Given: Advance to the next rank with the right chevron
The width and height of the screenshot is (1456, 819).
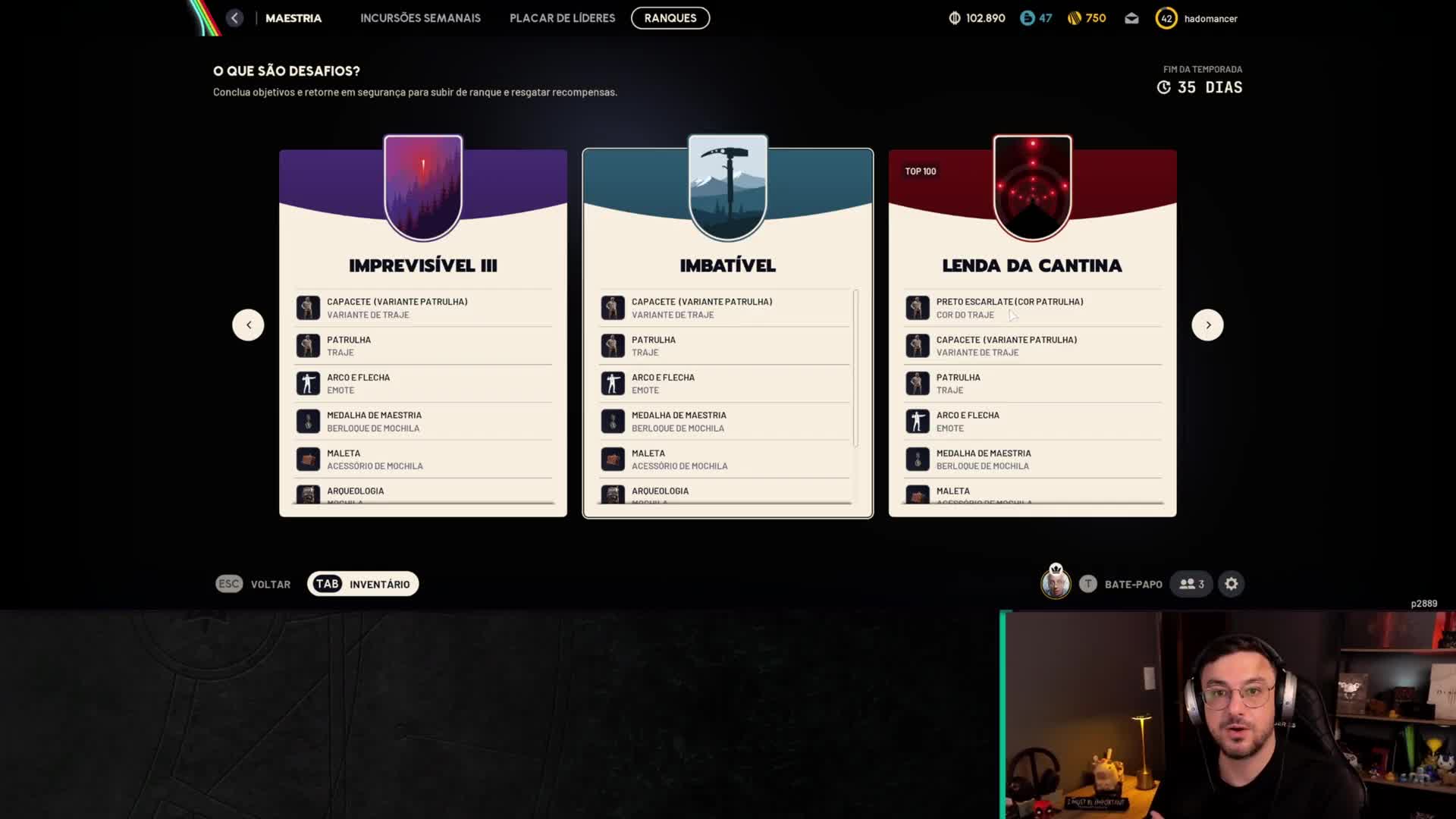Looking at the screenshot, I should pos(1207,325).
